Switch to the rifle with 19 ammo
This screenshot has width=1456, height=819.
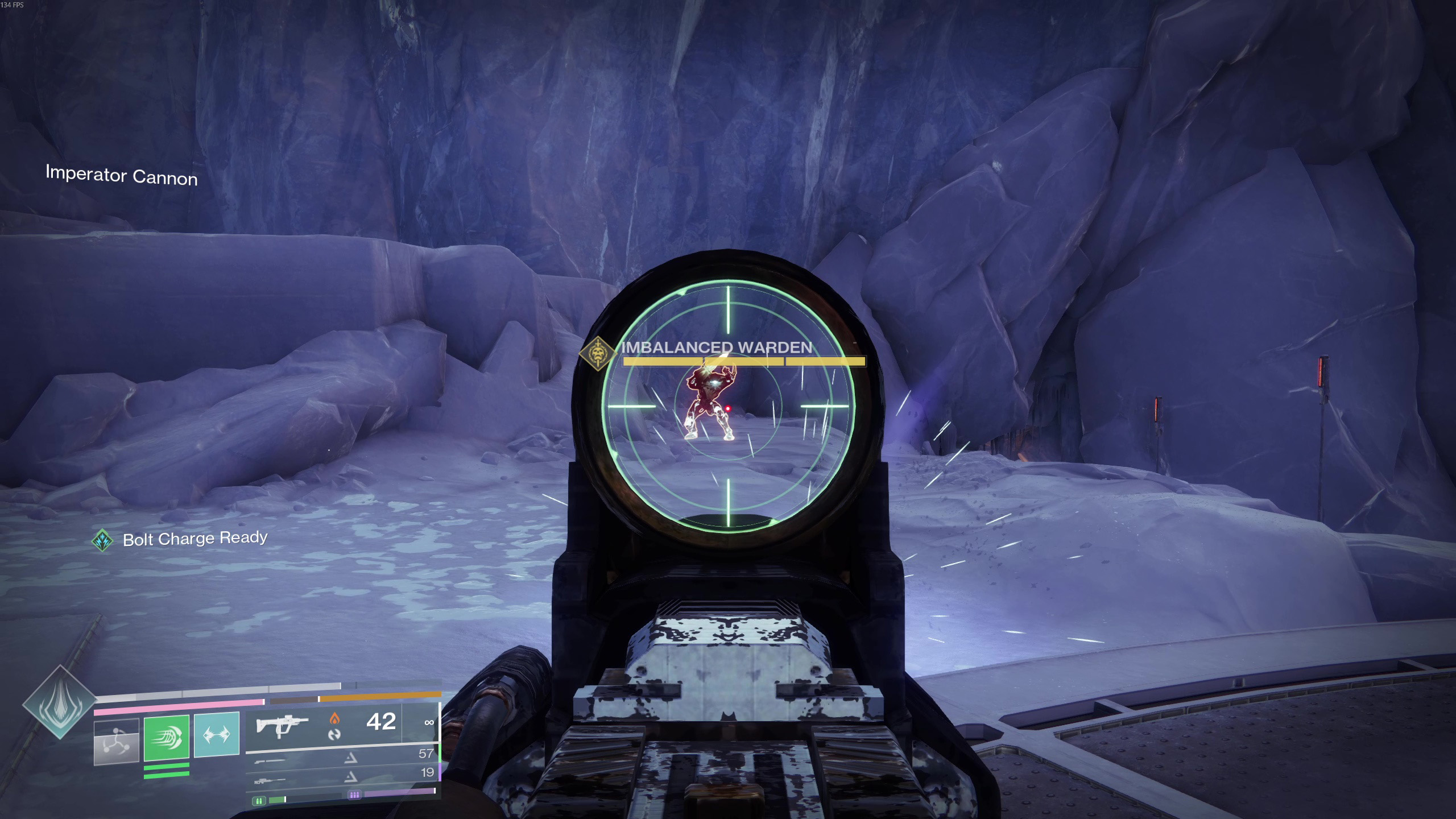coord(271,782)
